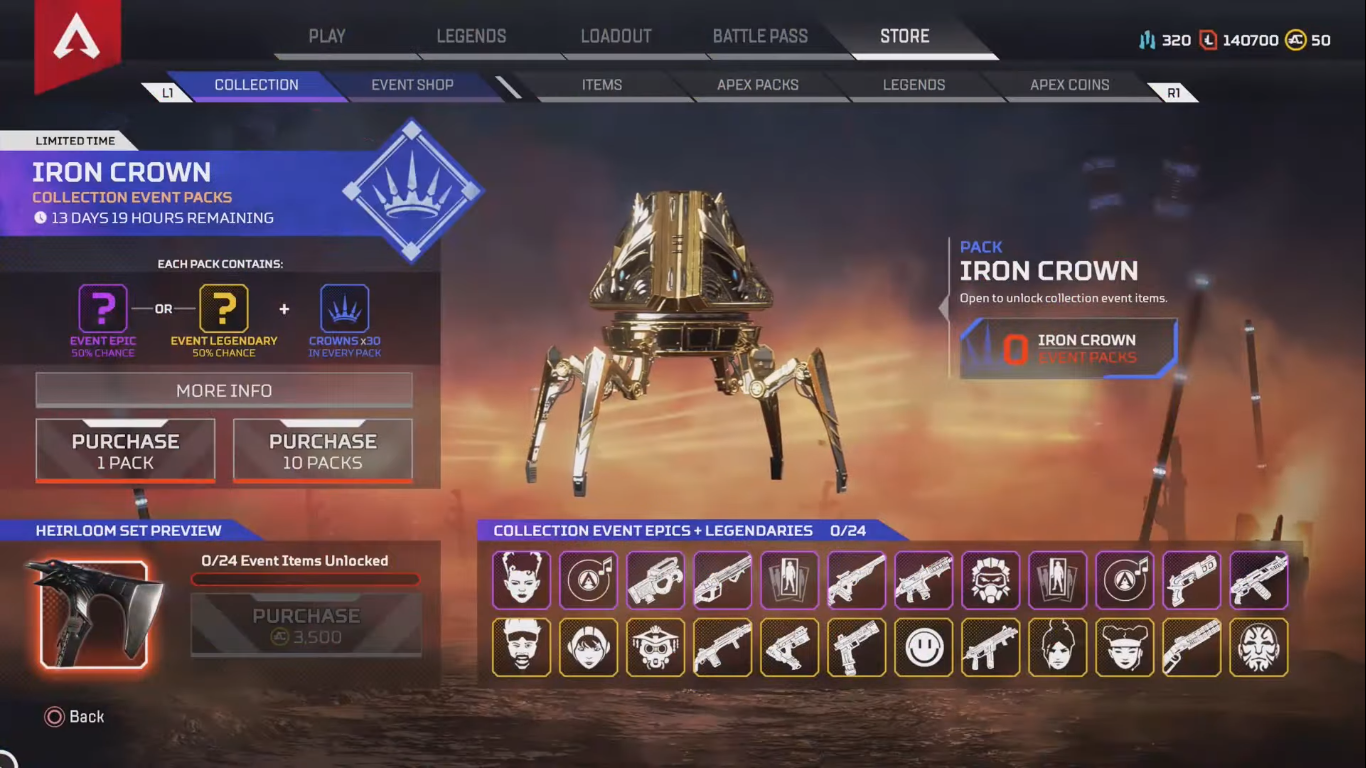This screenshot has height=768, width=1366.
Task: Select the Crowns x30 reward icon
Action: [x=344, y=309]
